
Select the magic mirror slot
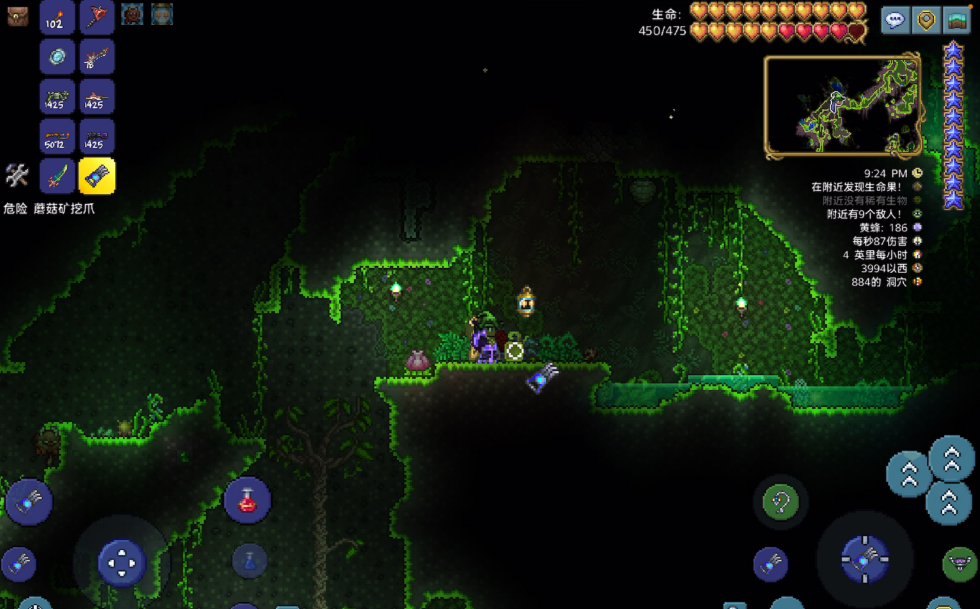point(57,57)
